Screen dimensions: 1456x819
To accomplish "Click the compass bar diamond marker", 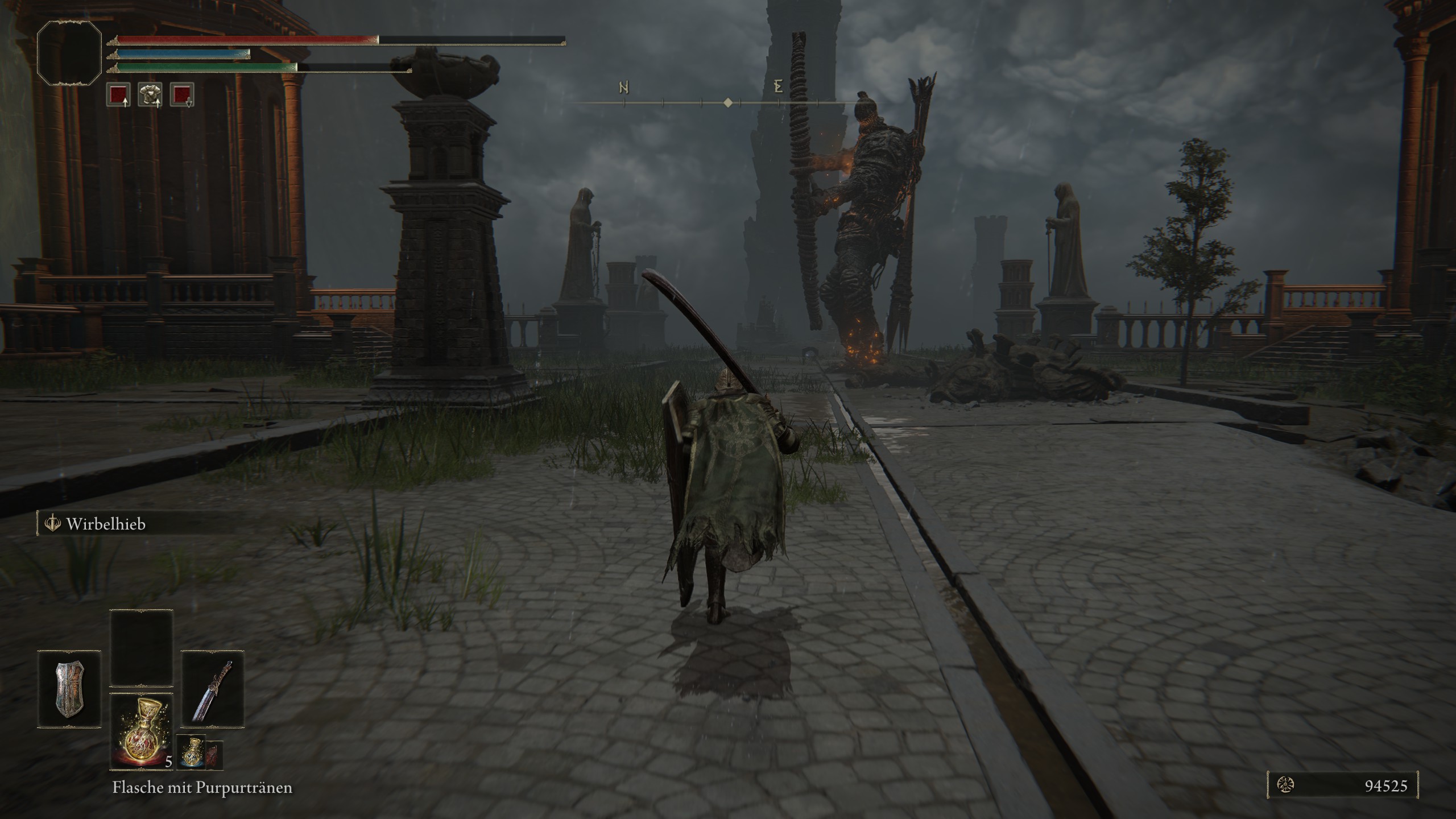I will [727, 103].
